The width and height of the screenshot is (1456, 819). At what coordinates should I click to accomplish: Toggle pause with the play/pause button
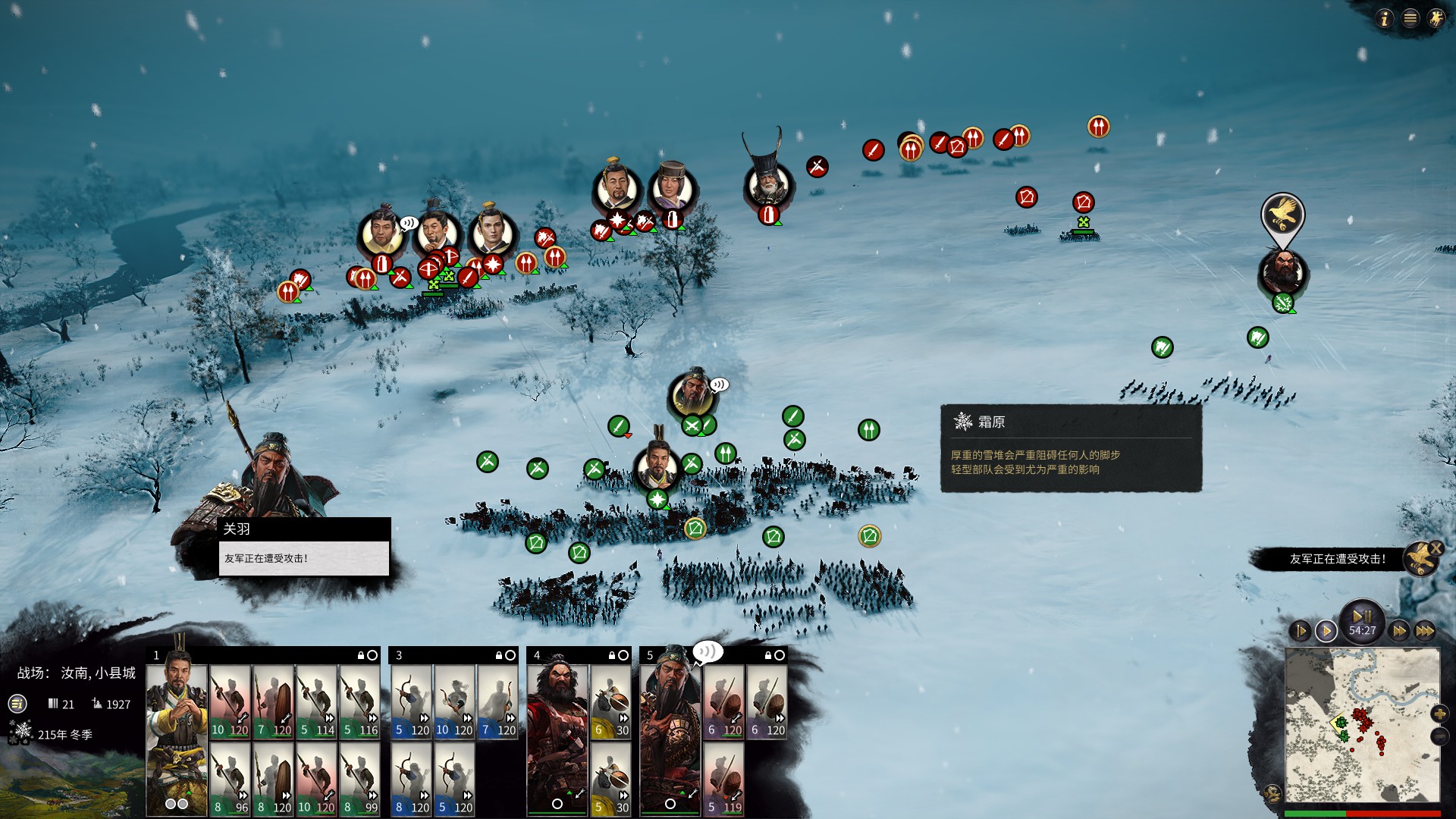click(1362, 617)
